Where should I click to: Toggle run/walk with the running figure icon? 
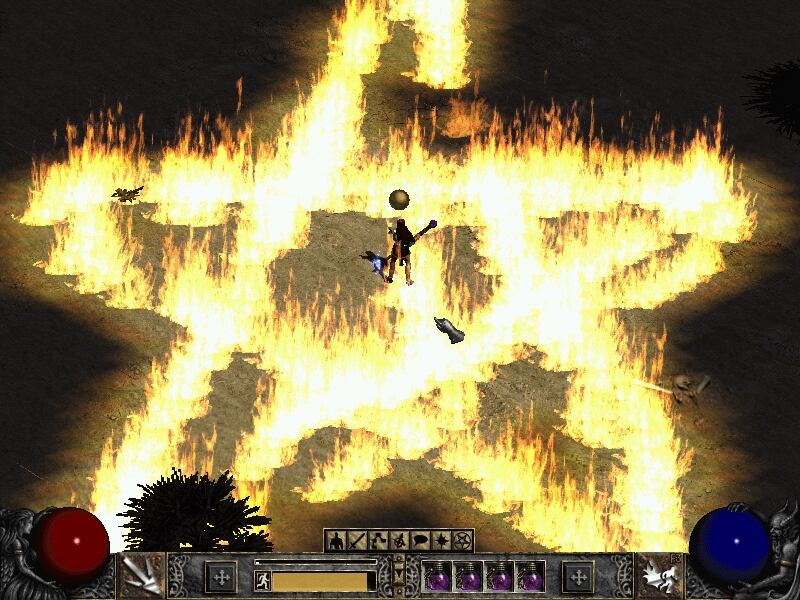point(263,581)
